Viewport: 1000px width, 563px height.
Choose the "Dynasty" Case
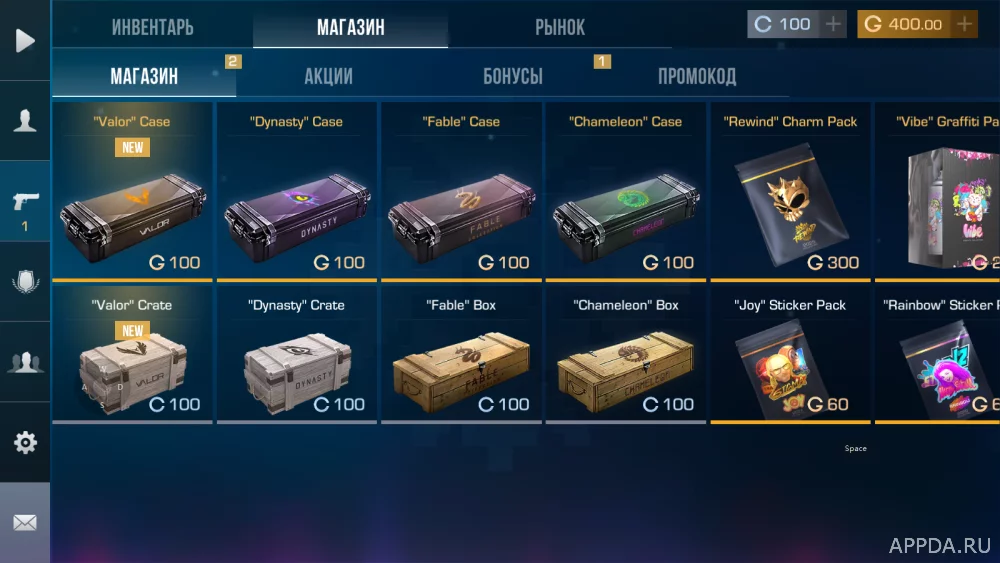click(x=296, y=190)
